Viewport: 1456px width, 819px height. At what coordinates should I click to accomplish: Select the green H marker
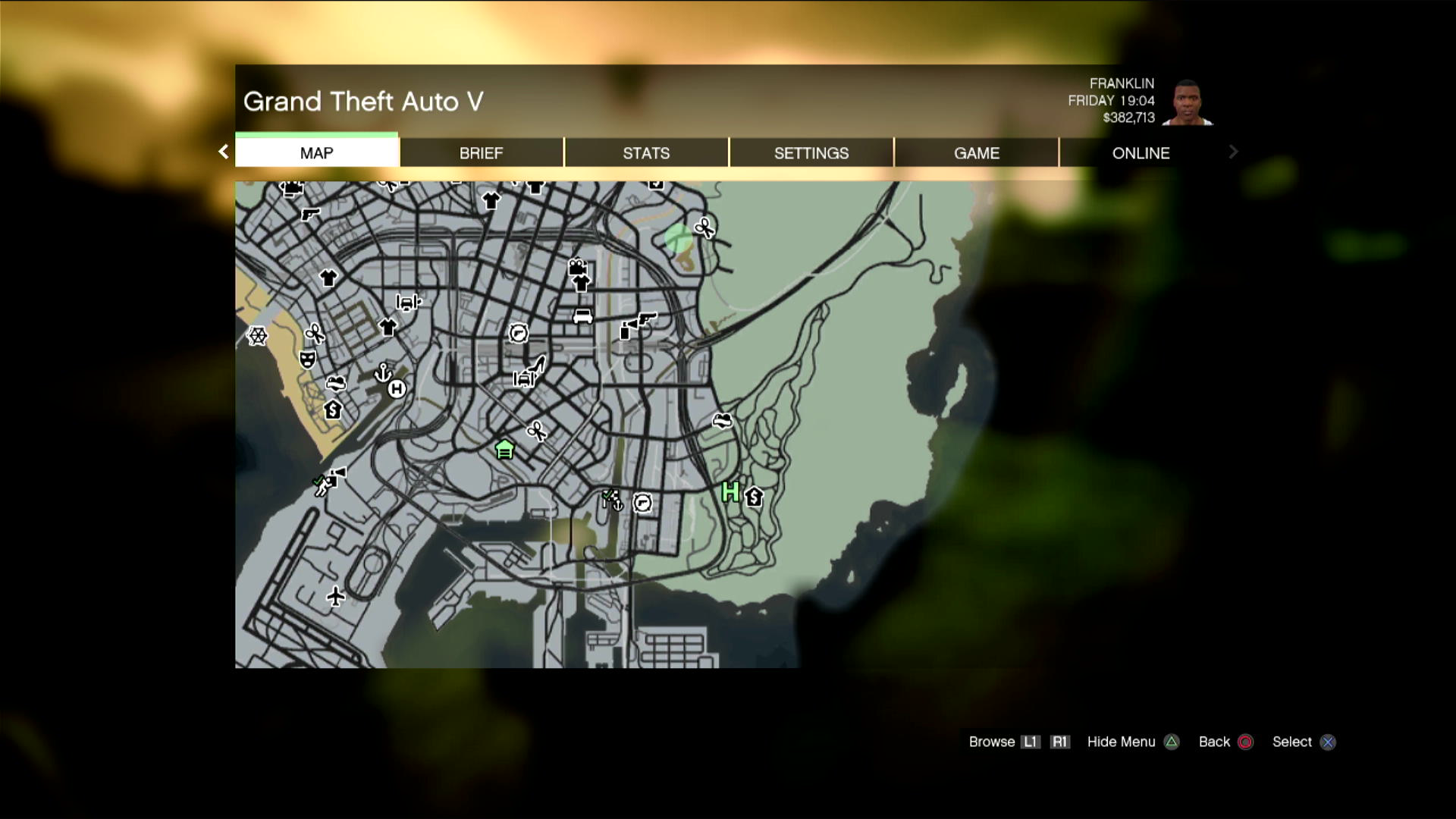pos(730,492)
